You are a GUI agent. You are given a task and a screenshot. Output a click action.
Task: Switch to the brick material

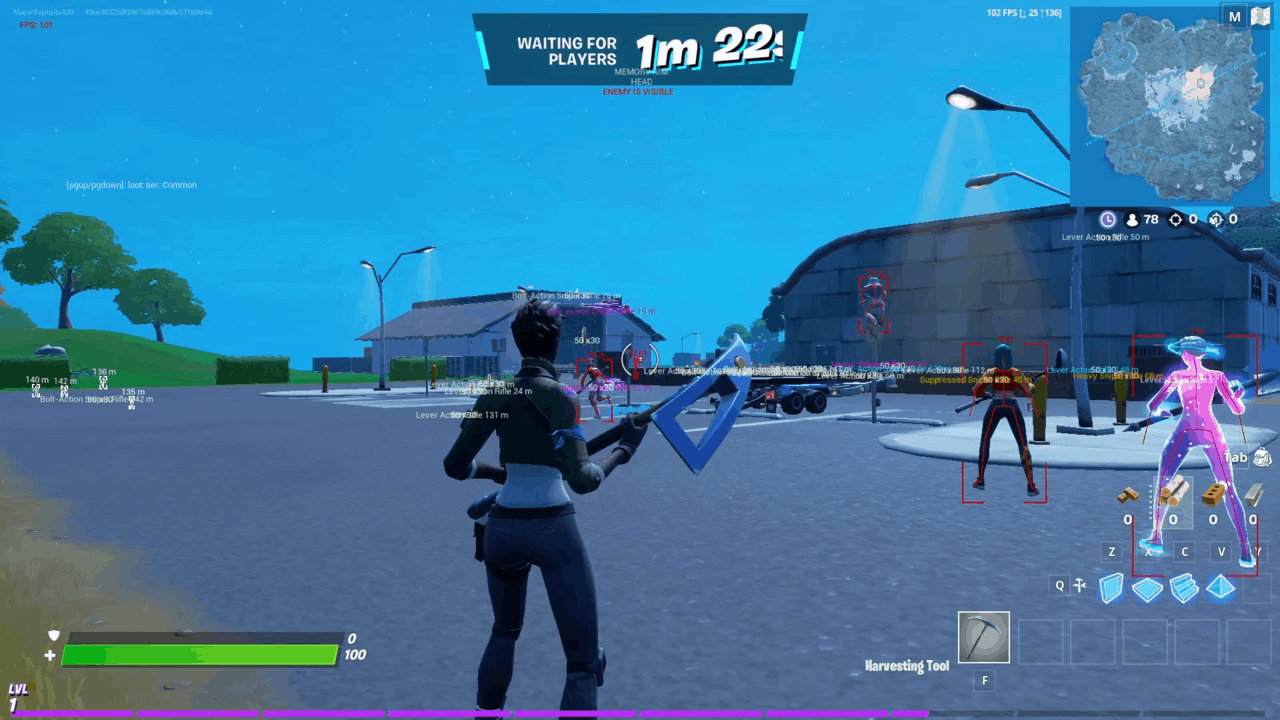pyautogui.click(x=1214, y=494)
